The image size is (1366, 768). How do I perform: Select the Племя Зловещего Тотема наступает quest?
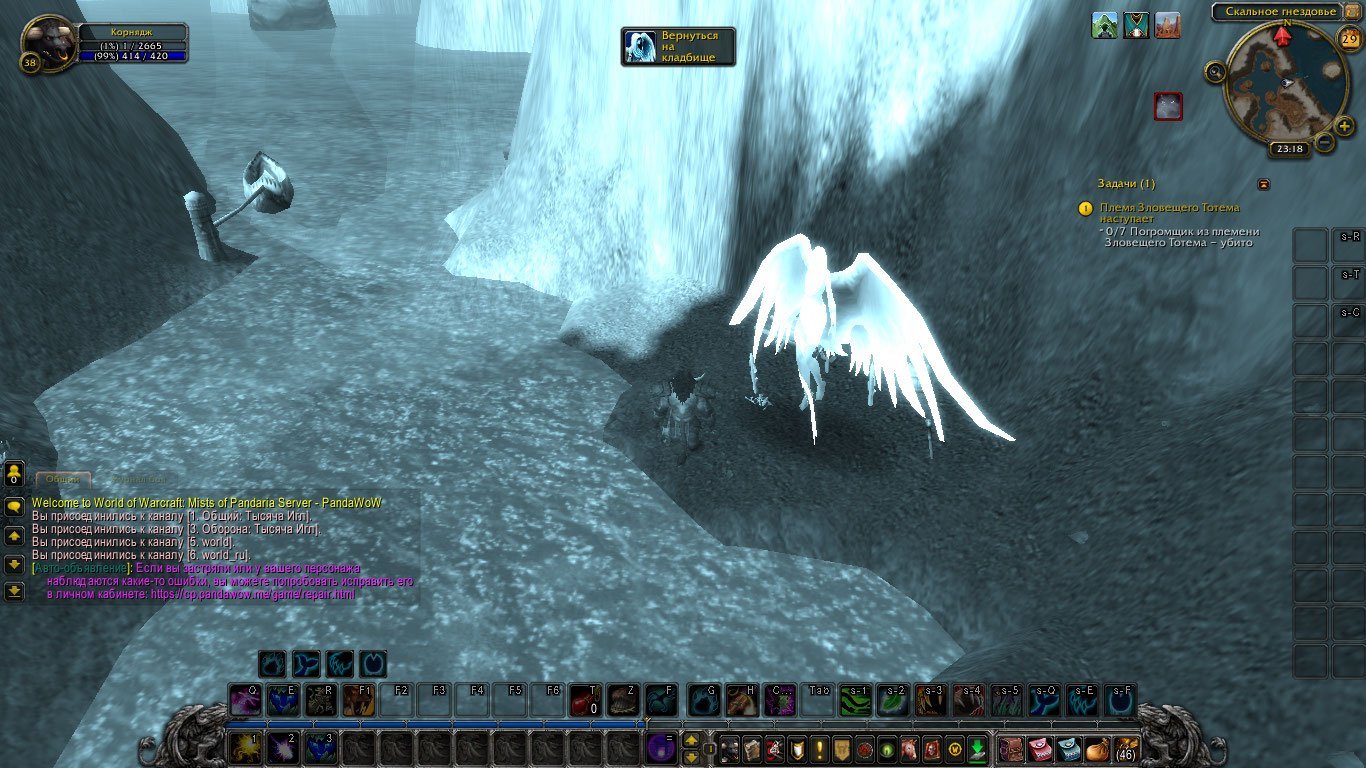[x=1169, y=212]
